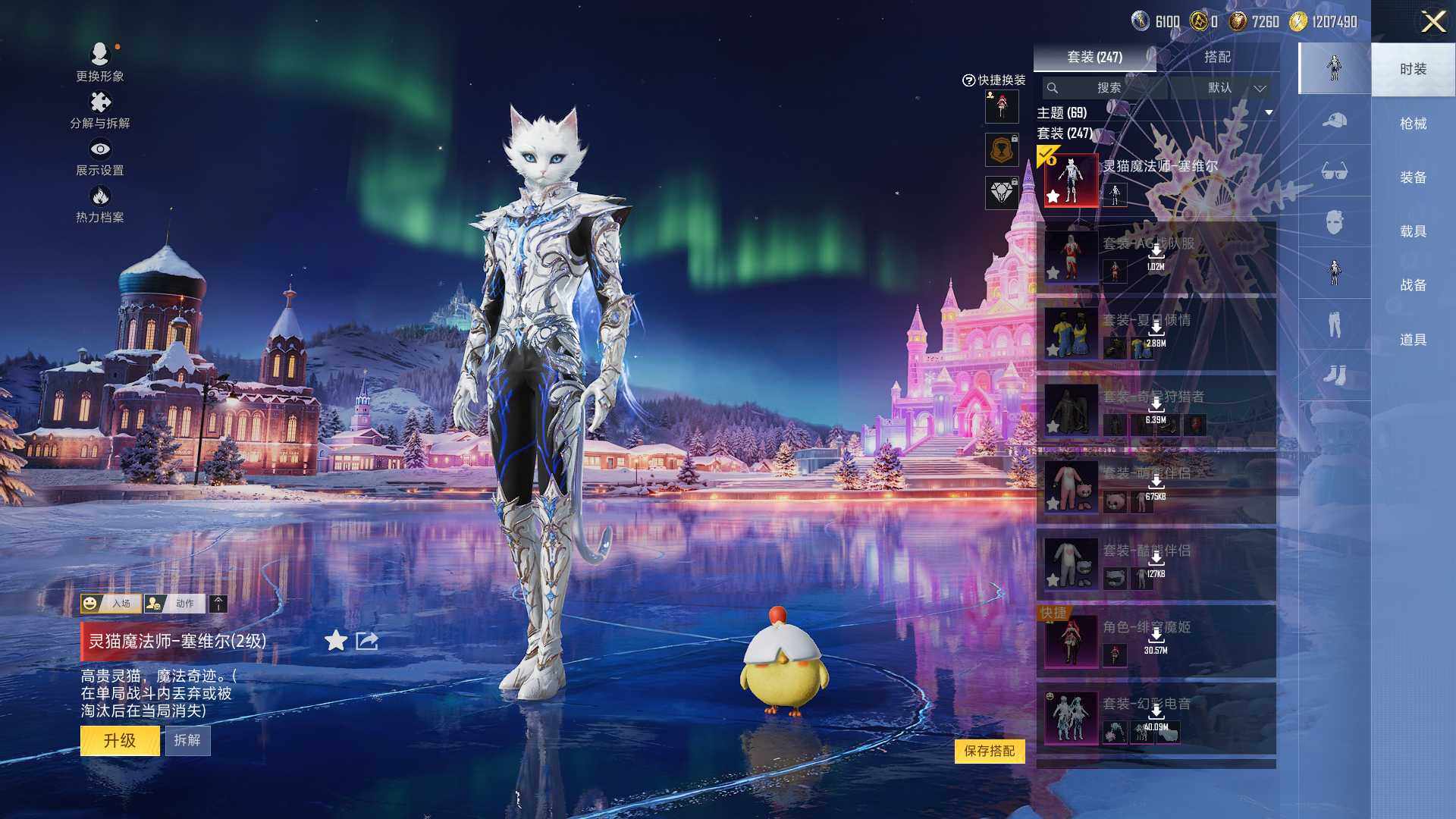Click the 拆解 dismantle button

(x=187, y=740)
